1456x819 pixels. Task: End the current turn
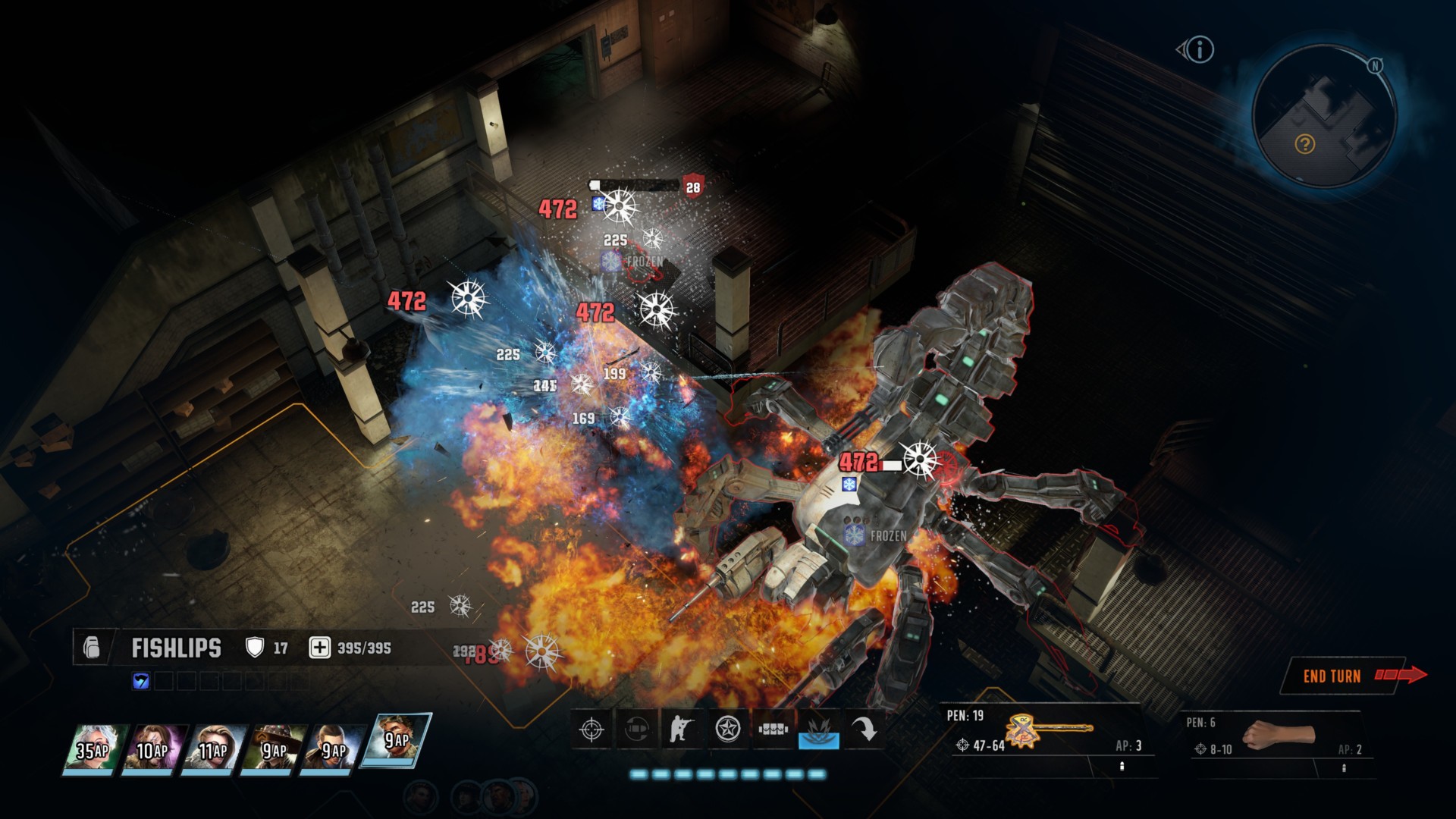pyautogui.click(x=1343, y=676)
